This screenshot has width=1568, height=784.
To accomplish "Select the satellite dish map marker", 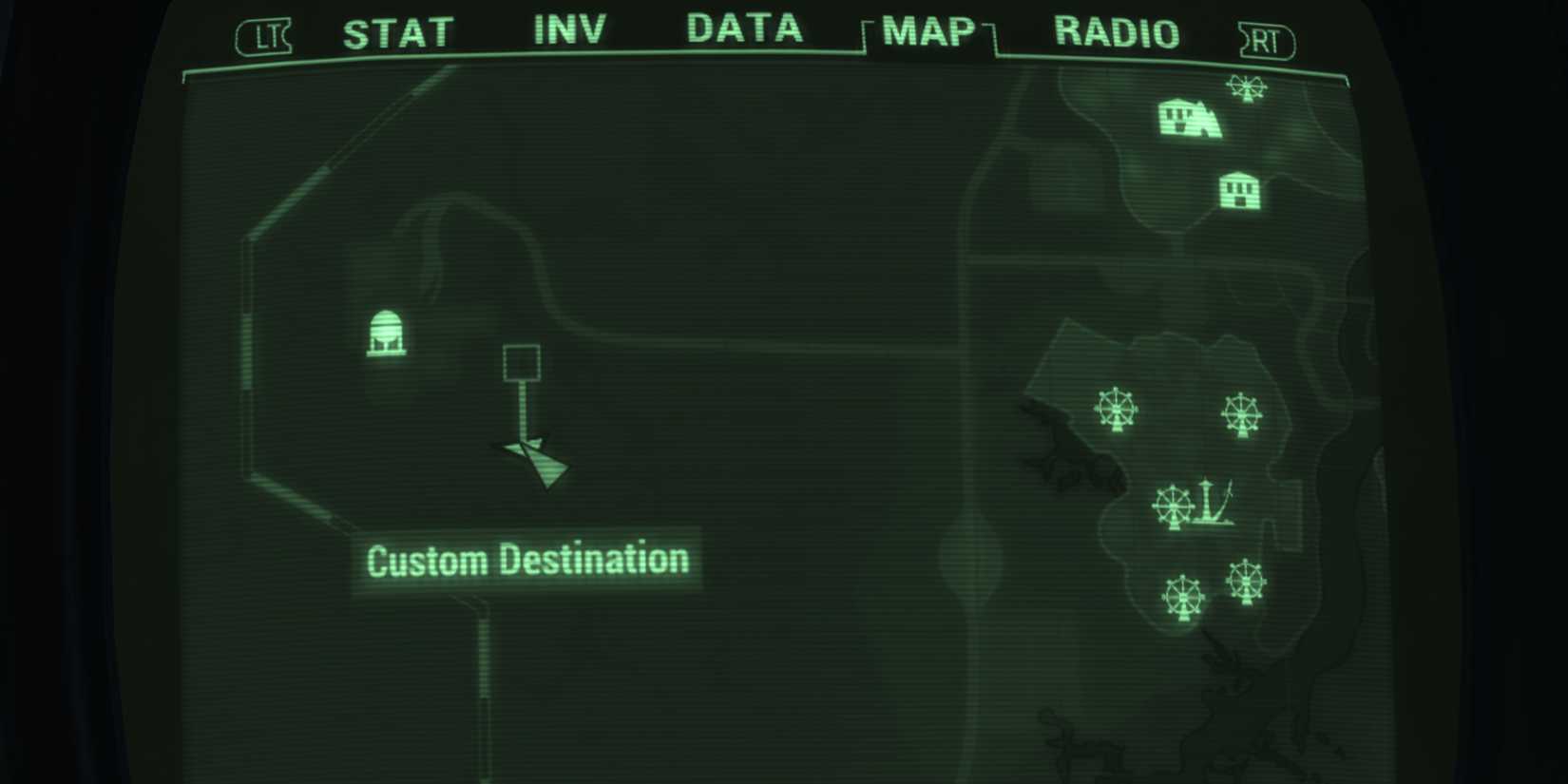I will tap(388, 333).
